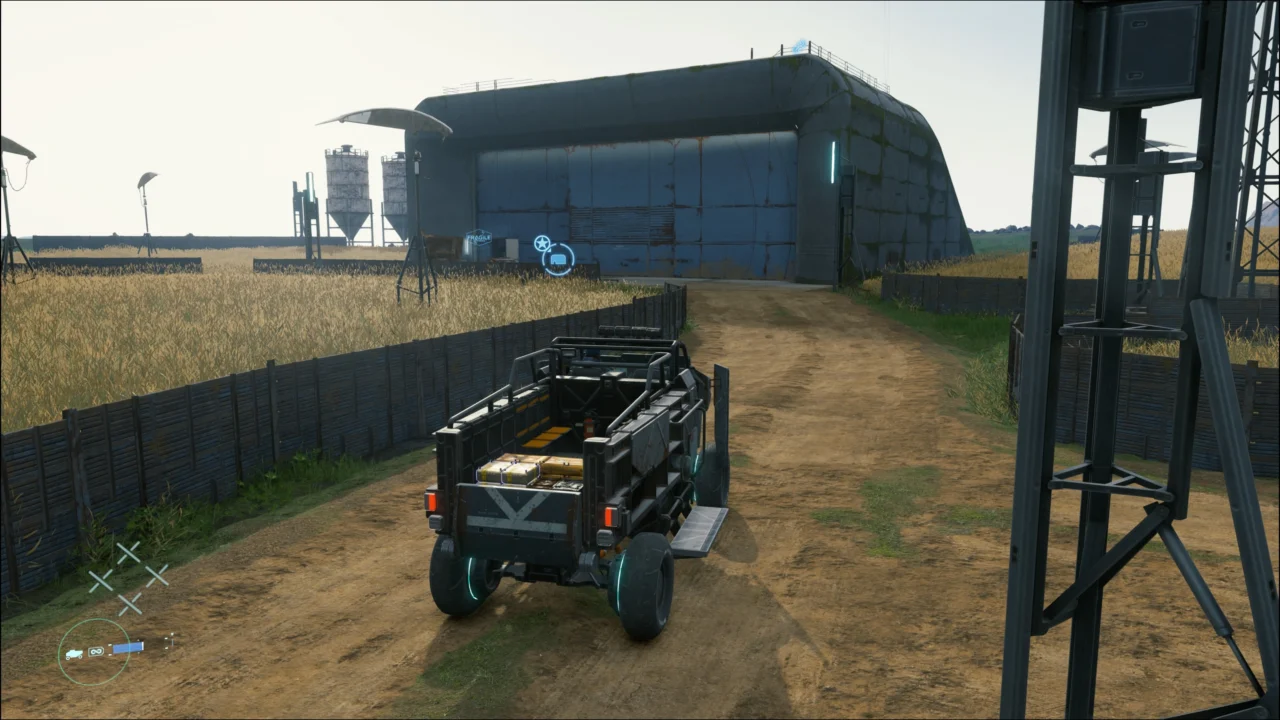Select the FRAGILE logo sign on the hangar wall
The image size is (1280, 720).
tap(477, 237)
